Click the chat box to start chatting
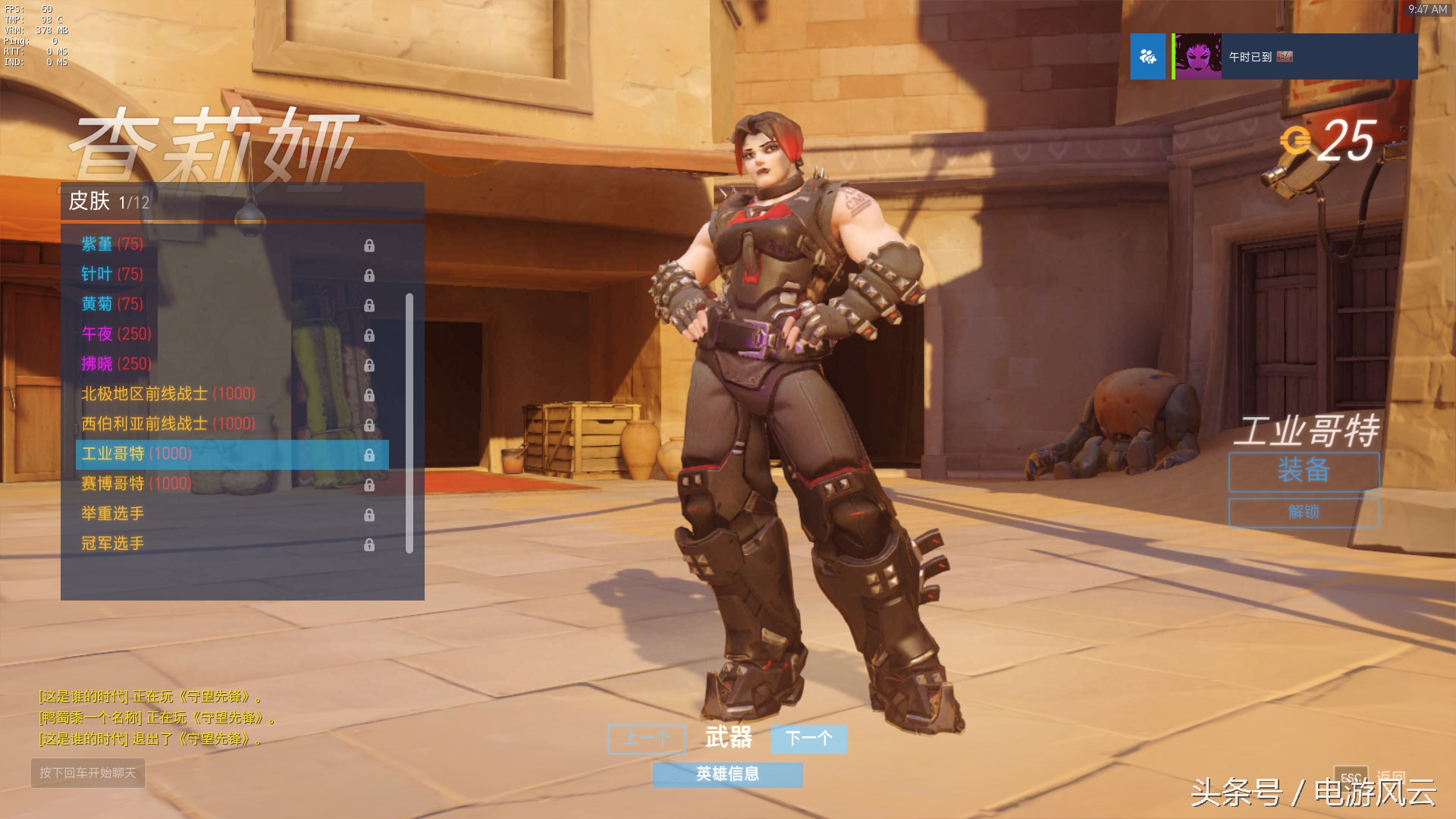 coord(88,773)
